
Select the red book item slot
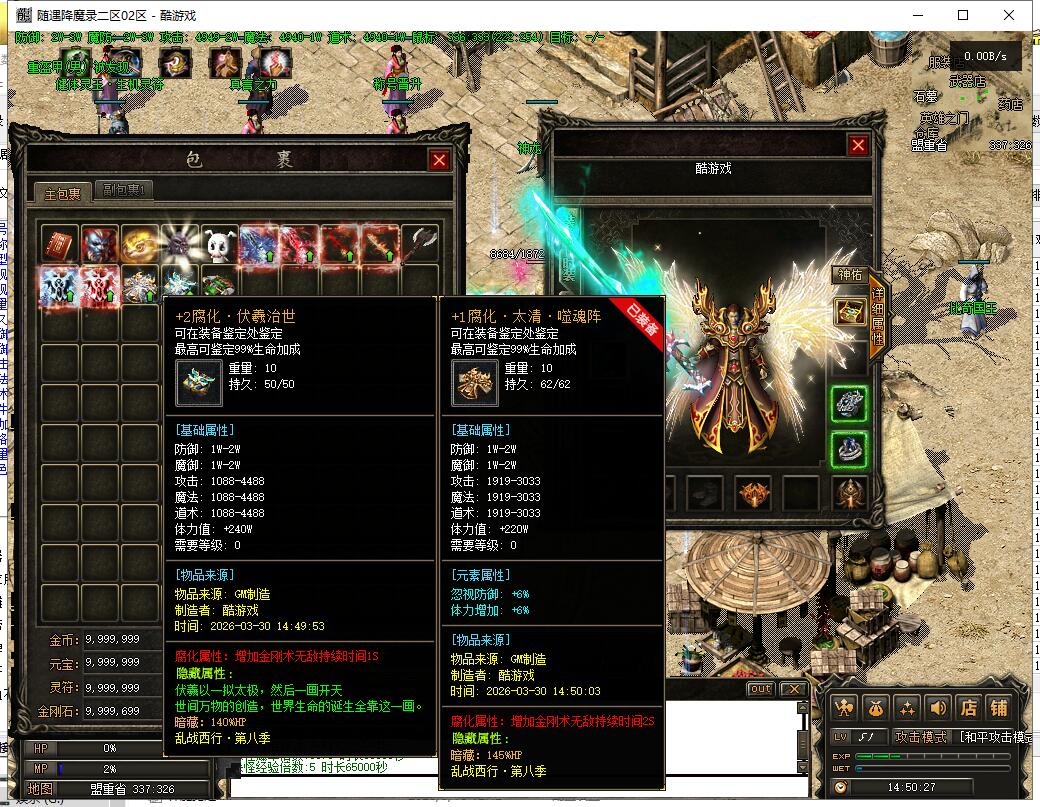click(x=60, y=245)
